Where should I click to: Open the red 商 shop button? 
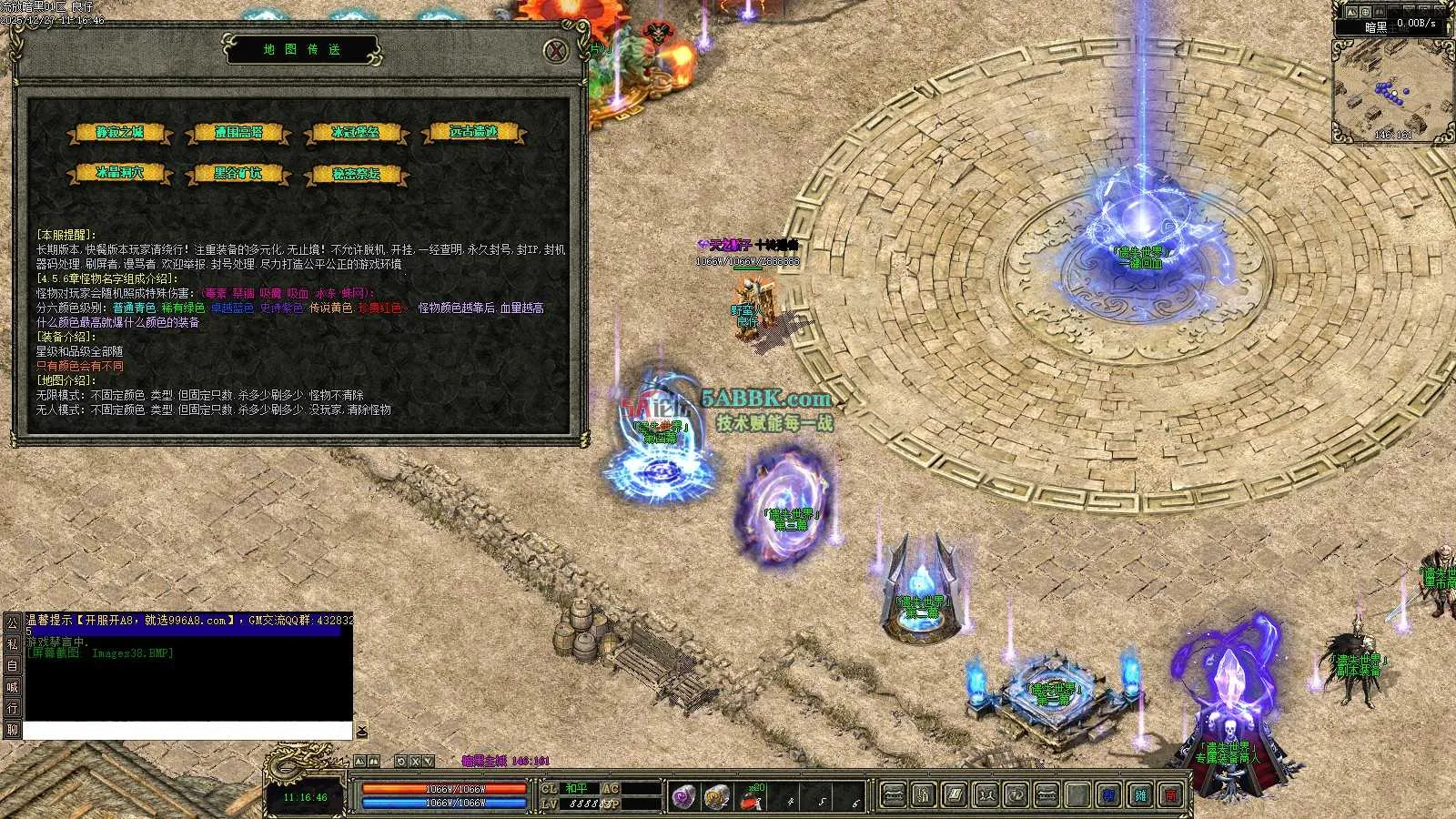click(x=1171, y=796)
